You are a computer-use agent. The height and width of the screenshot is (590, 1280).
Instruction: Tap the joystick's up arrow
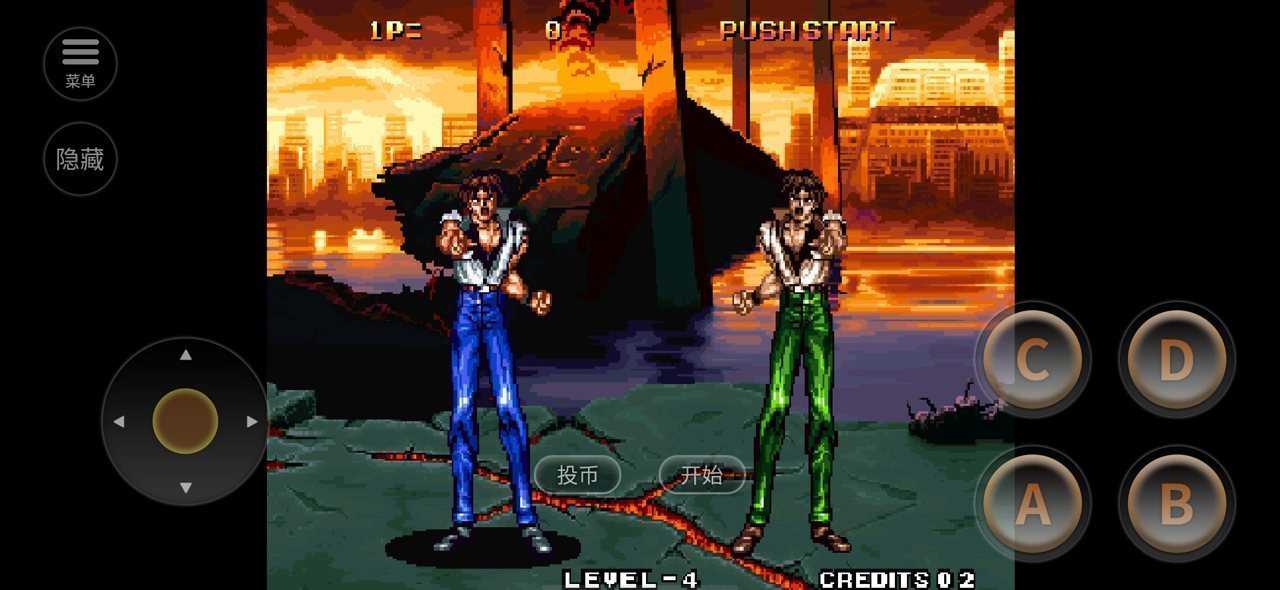(x=185, y=355)
